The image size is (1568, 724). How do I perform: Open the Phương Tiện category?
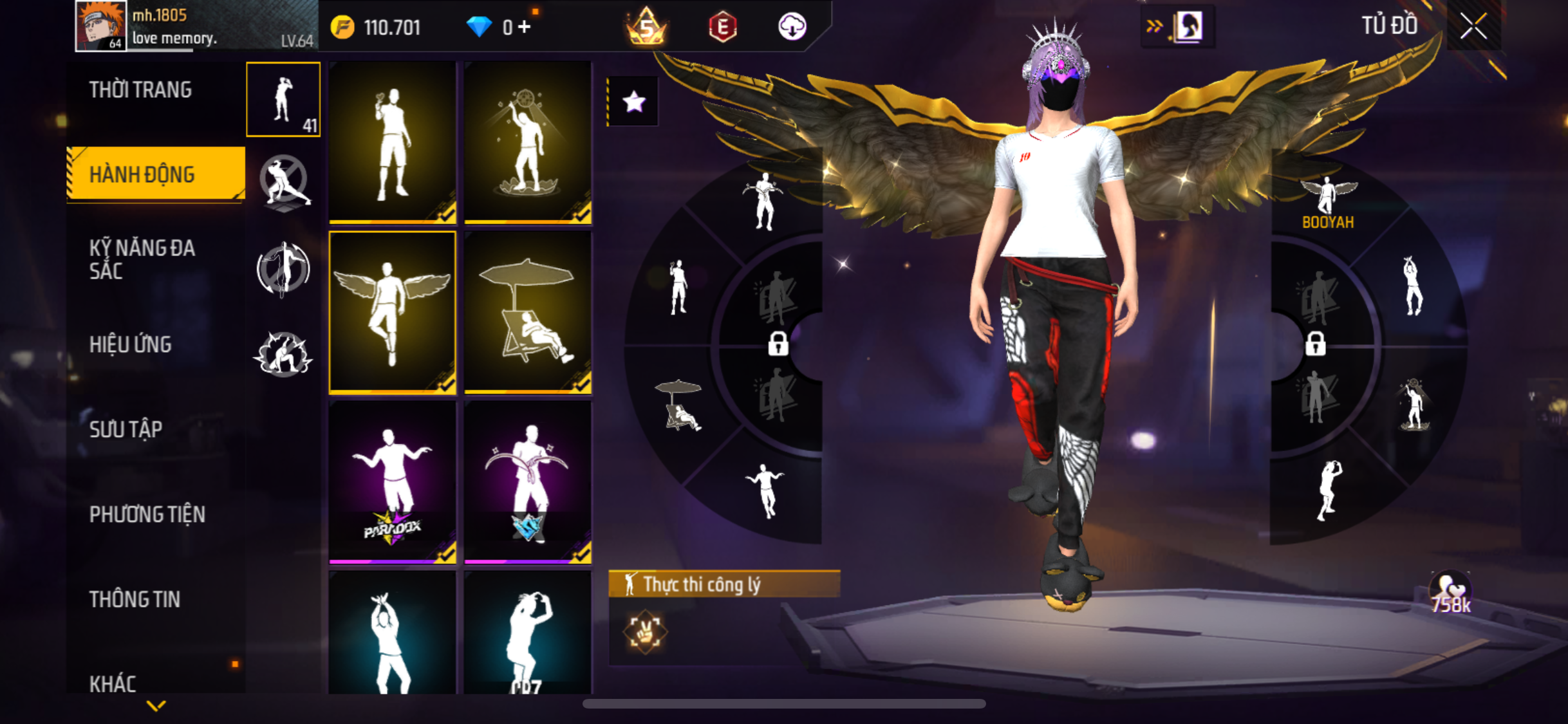pos(147,514)
